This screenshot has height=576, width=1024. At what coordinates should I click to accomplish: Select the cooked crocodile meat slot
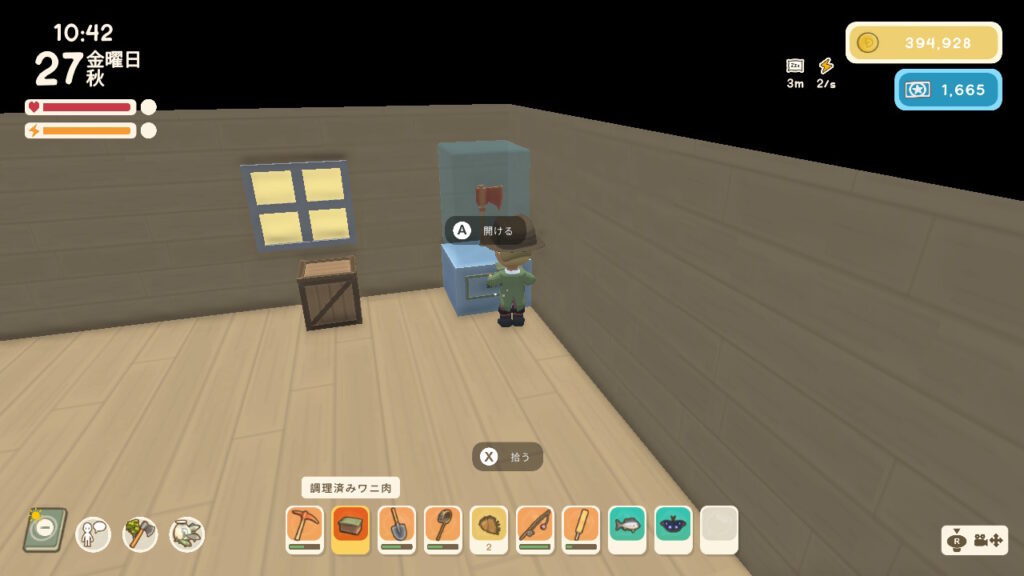[350, 528]
